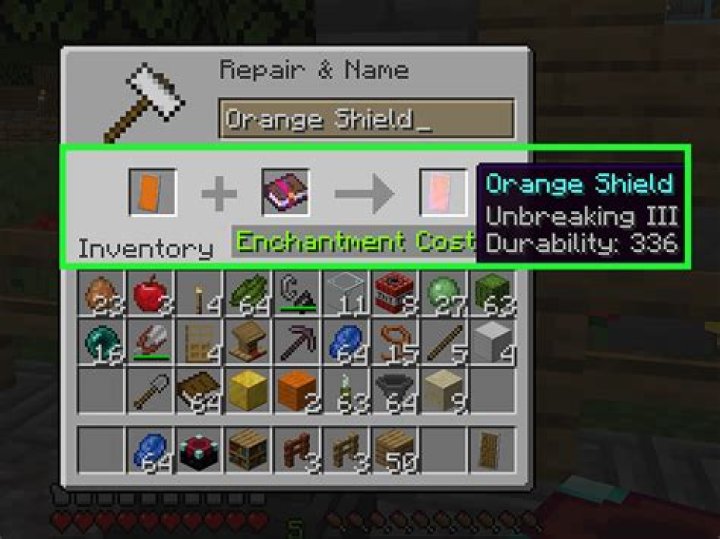Select the red apple stack
720x539 pixels.
150,296
